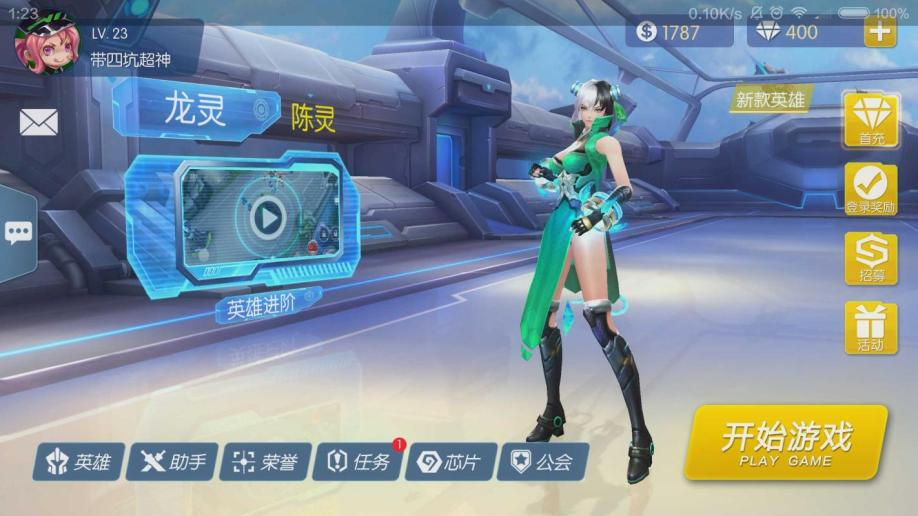The height and width of the screenshot is (516, 918).
Task: Open 英雄进阶 hero advancement
Action: (x=263, y=306)
